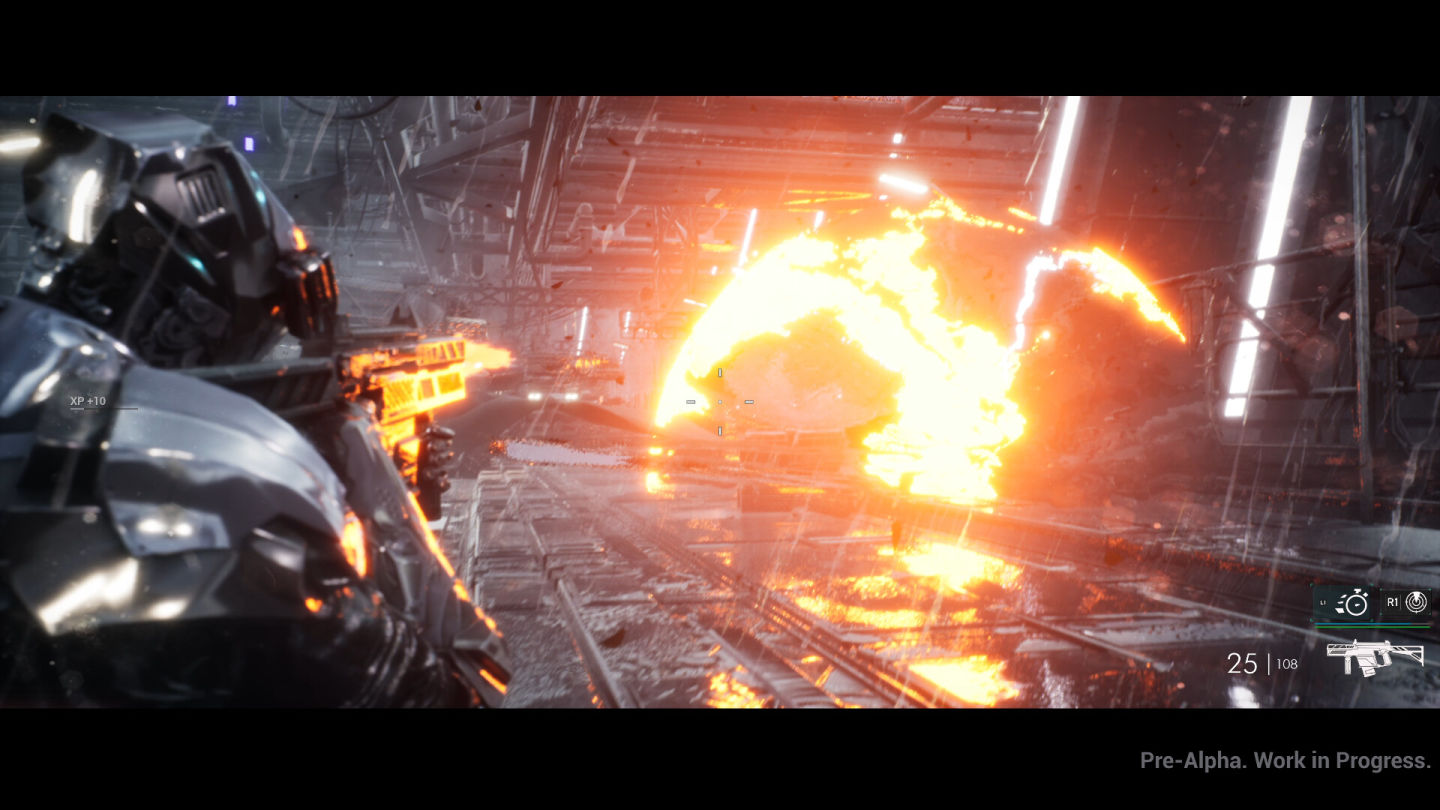Click the blue ability cooldown bar
This screenshot has width=1440, height=810.
pos(1364,625)
